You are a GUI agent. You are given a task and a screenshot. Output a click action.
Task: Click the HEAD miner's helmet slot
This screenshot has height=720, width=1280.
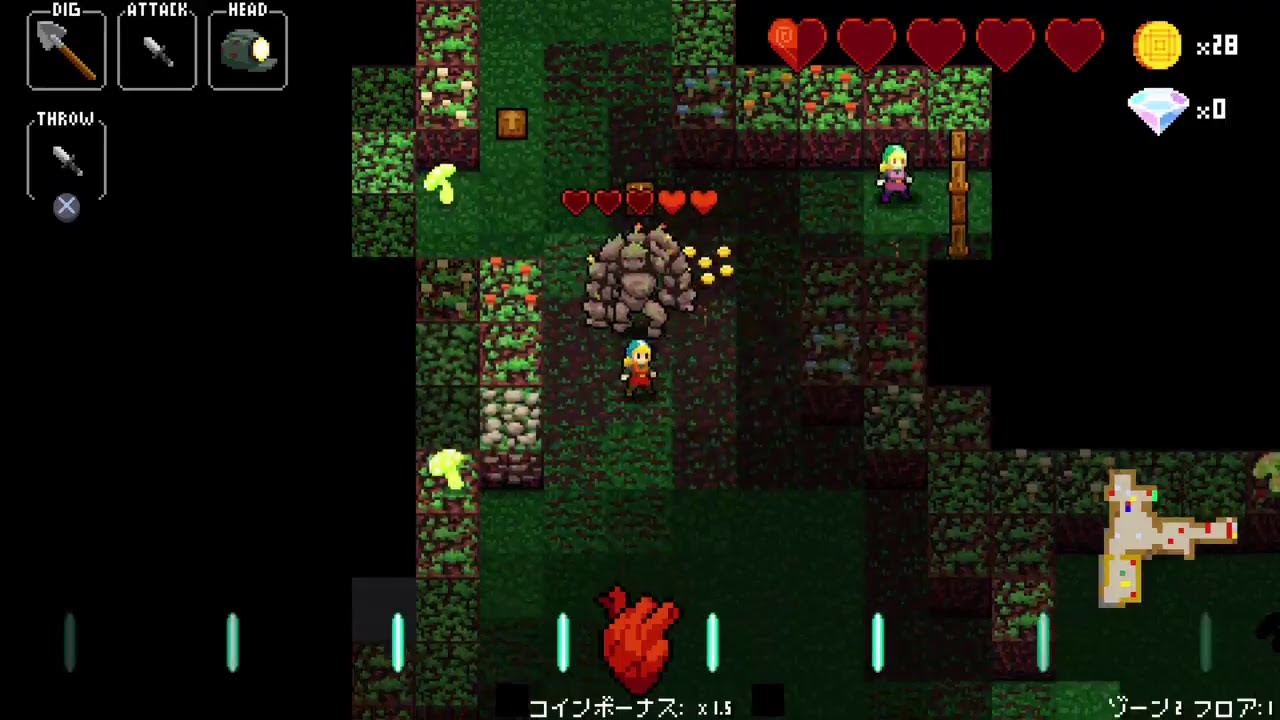(x=248, y=50)
